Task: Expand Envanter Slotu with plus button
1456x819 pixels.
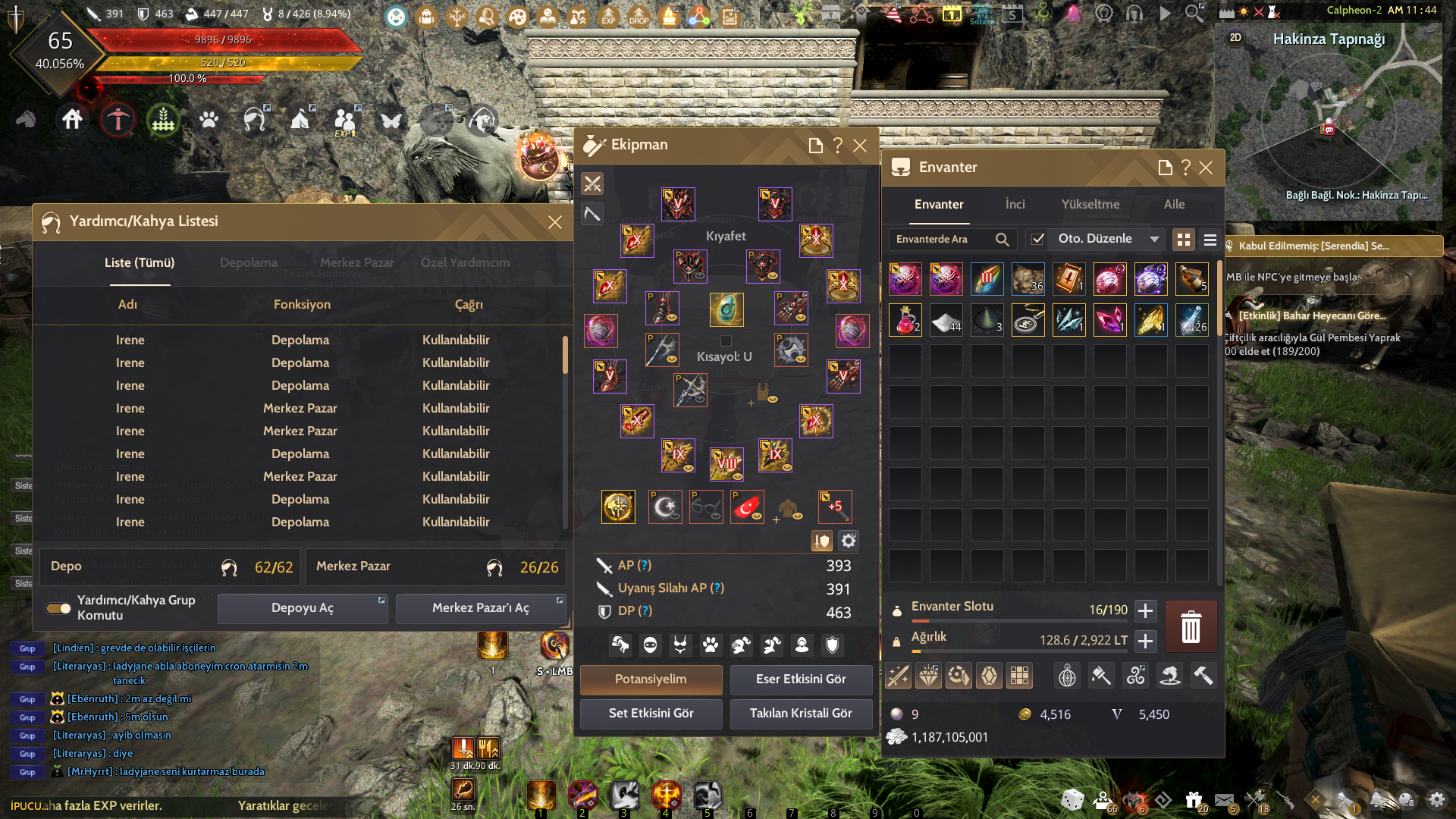Action: [x=1145, y=610]
